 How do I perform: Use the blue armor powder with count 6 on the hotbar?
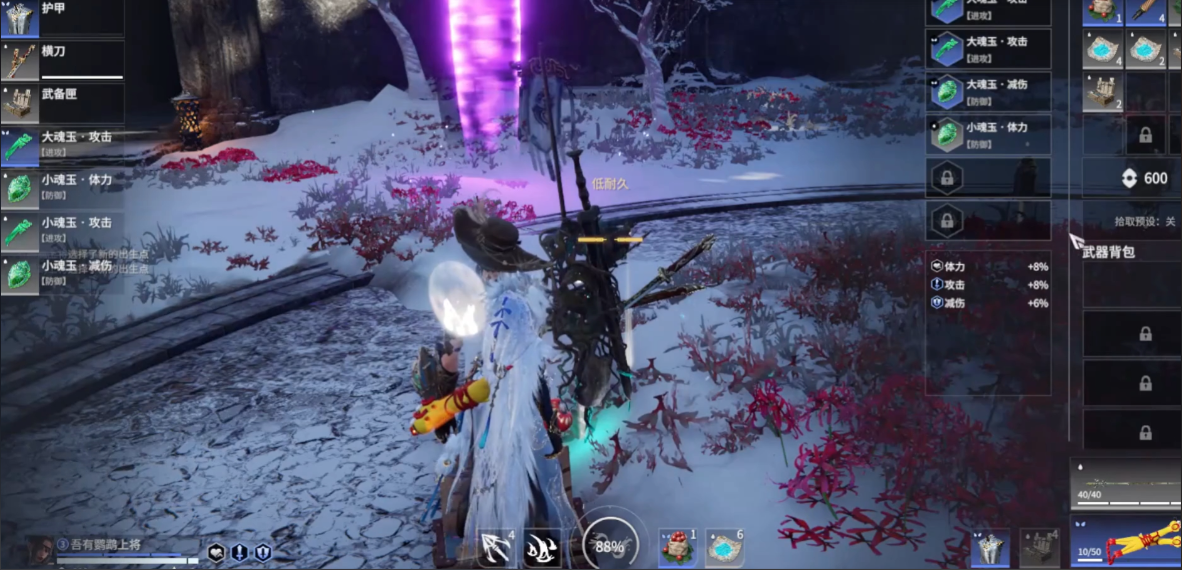pos(725,547)
